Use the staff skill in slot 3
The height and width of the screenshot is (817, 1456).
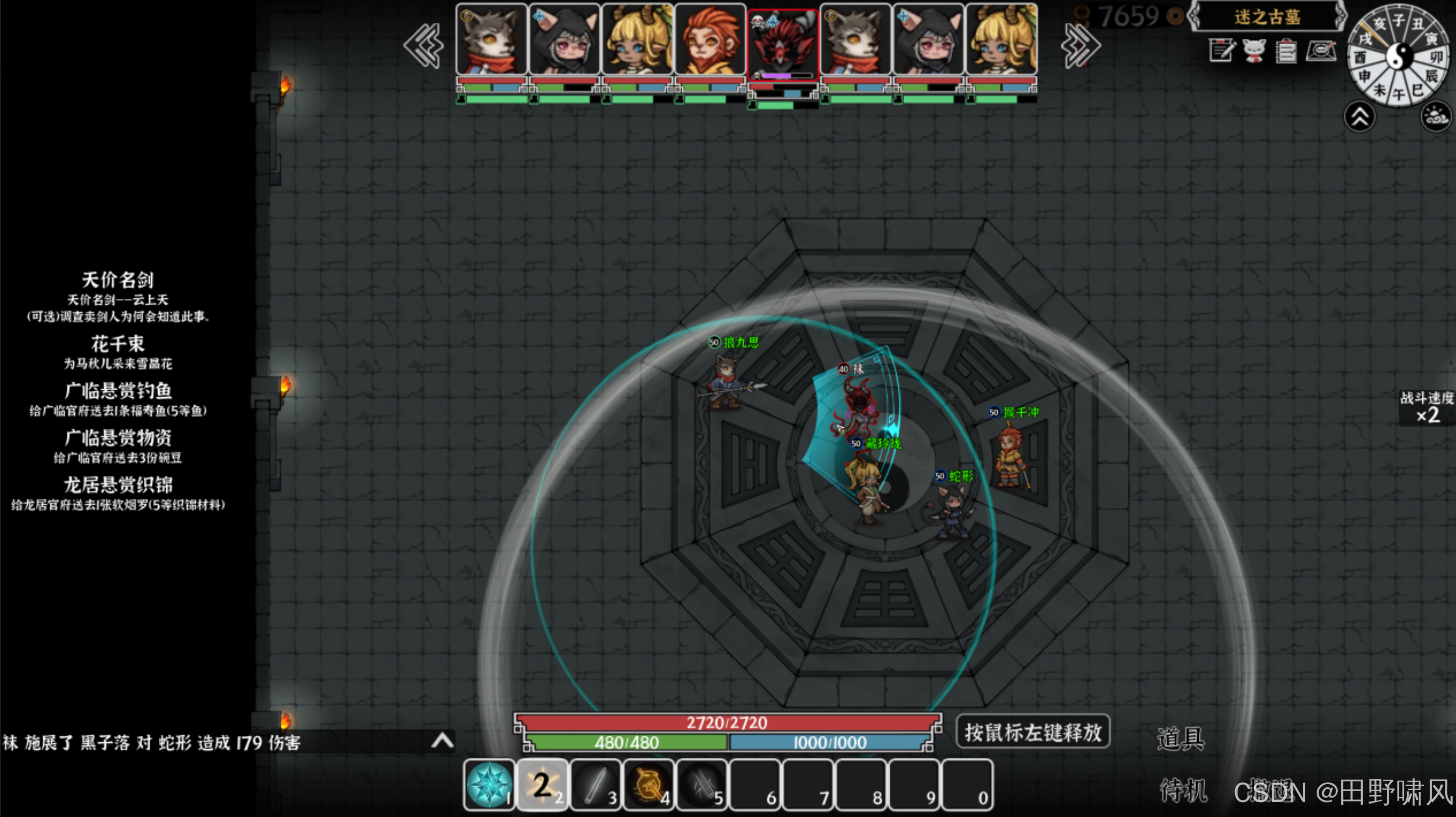click(x=596, y=785)
